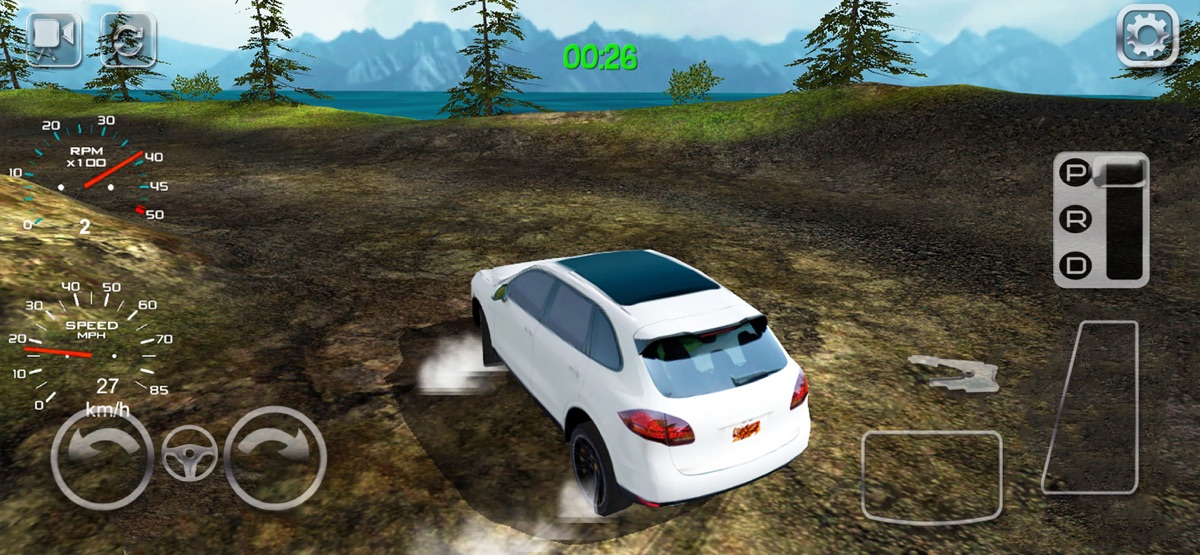Switch the camera view with the camcorder icon

tap(54, 39)
